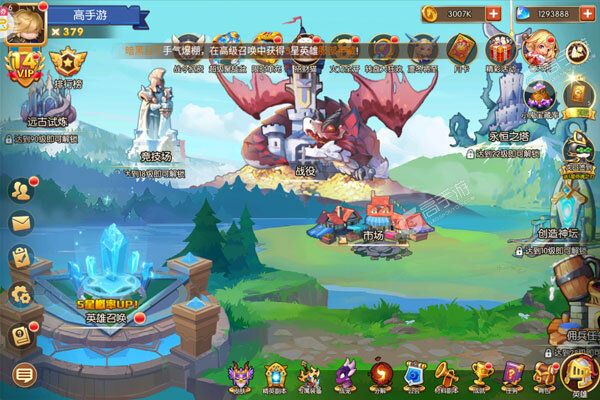This screenshot has width=600, height=400.
Task: Open the player avatar profile
Action: point(20,20)
